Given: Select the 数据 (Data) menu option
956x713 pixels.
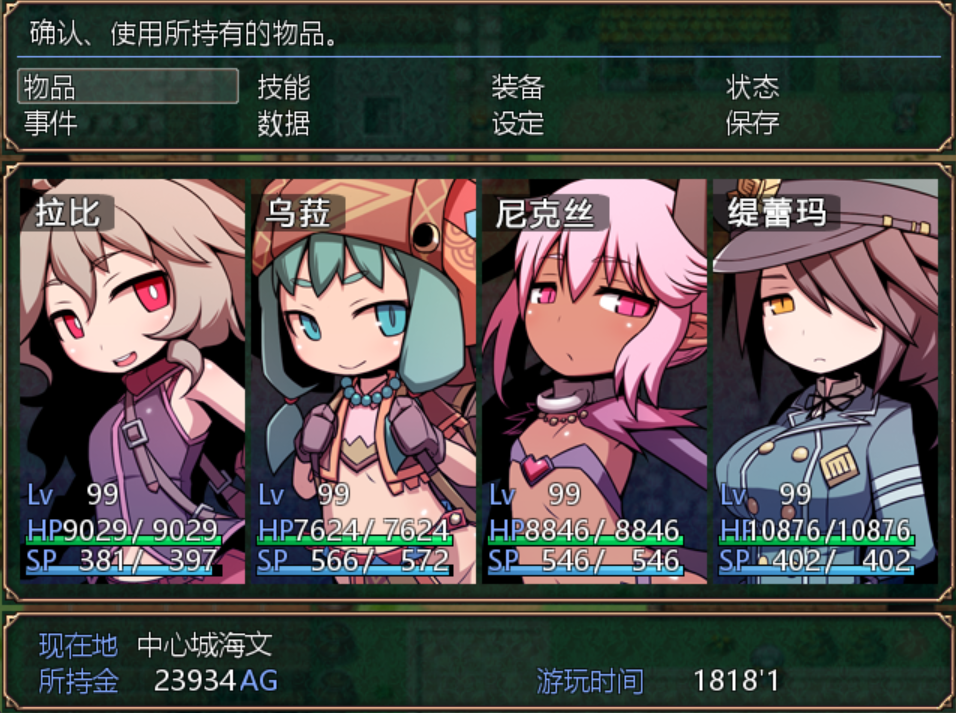Looking at the screenshot, I should coord(284,124).
